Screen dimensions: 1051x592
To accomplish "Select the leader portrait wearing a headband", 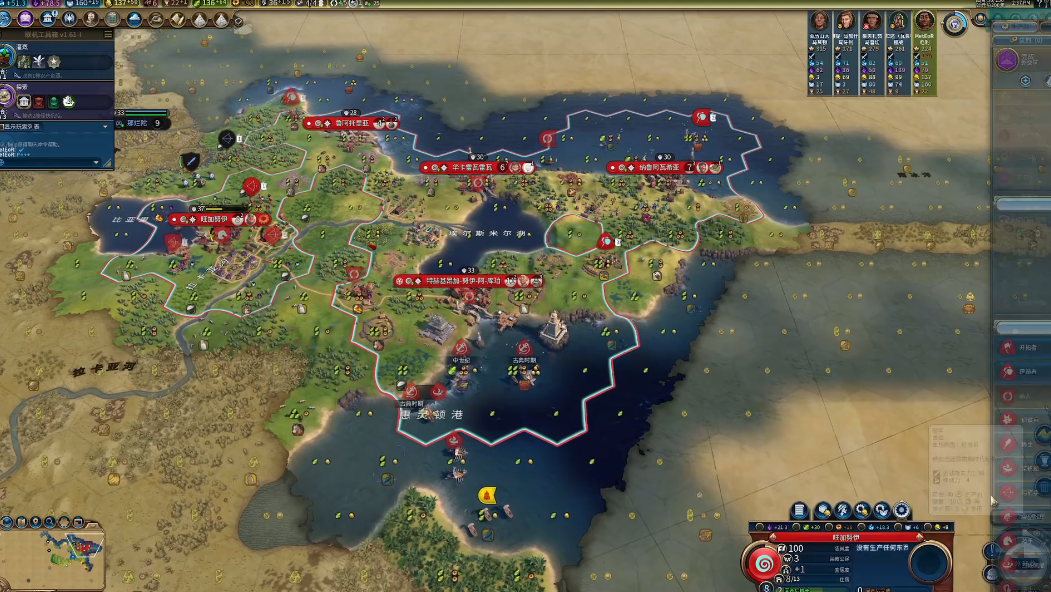I will coord(872,21).
